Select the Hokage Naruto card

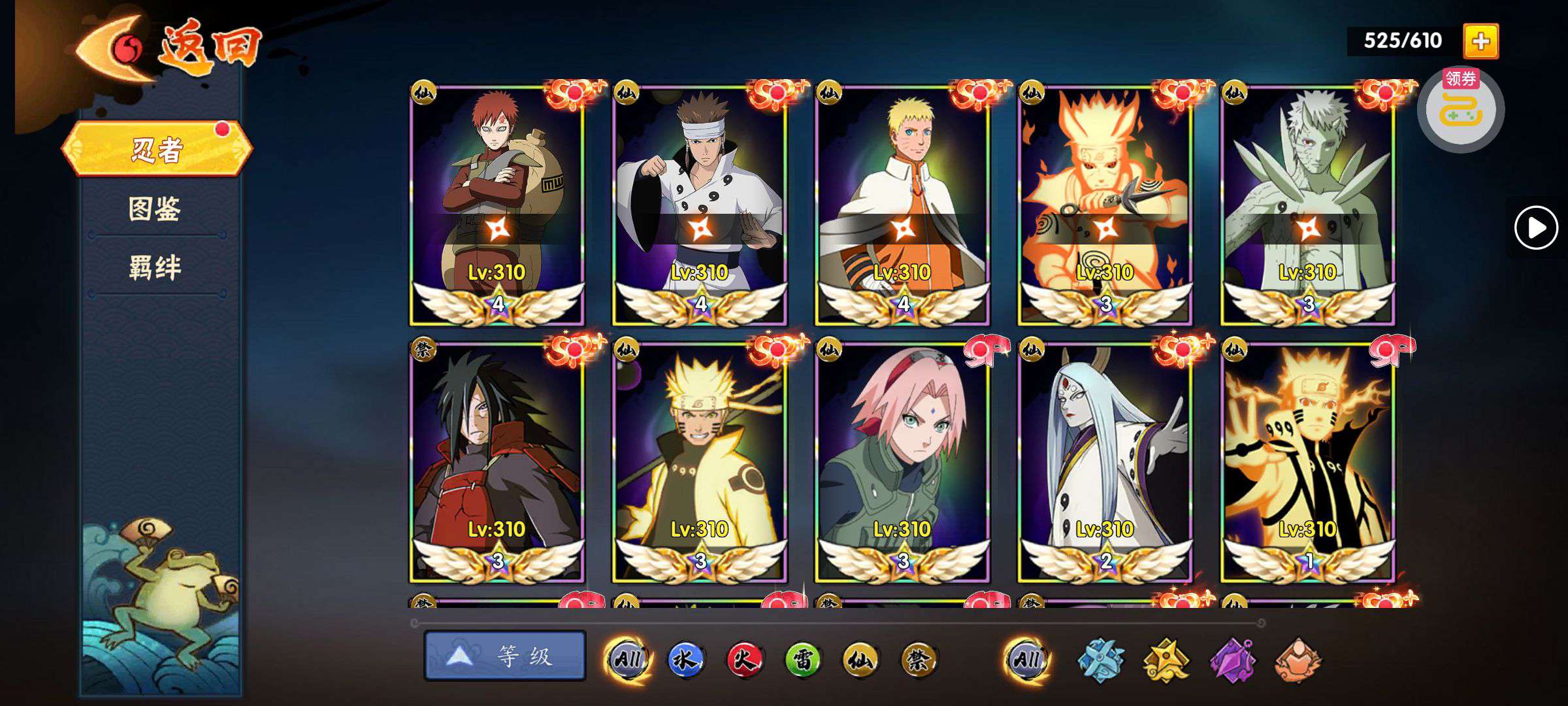click(902, 204)
